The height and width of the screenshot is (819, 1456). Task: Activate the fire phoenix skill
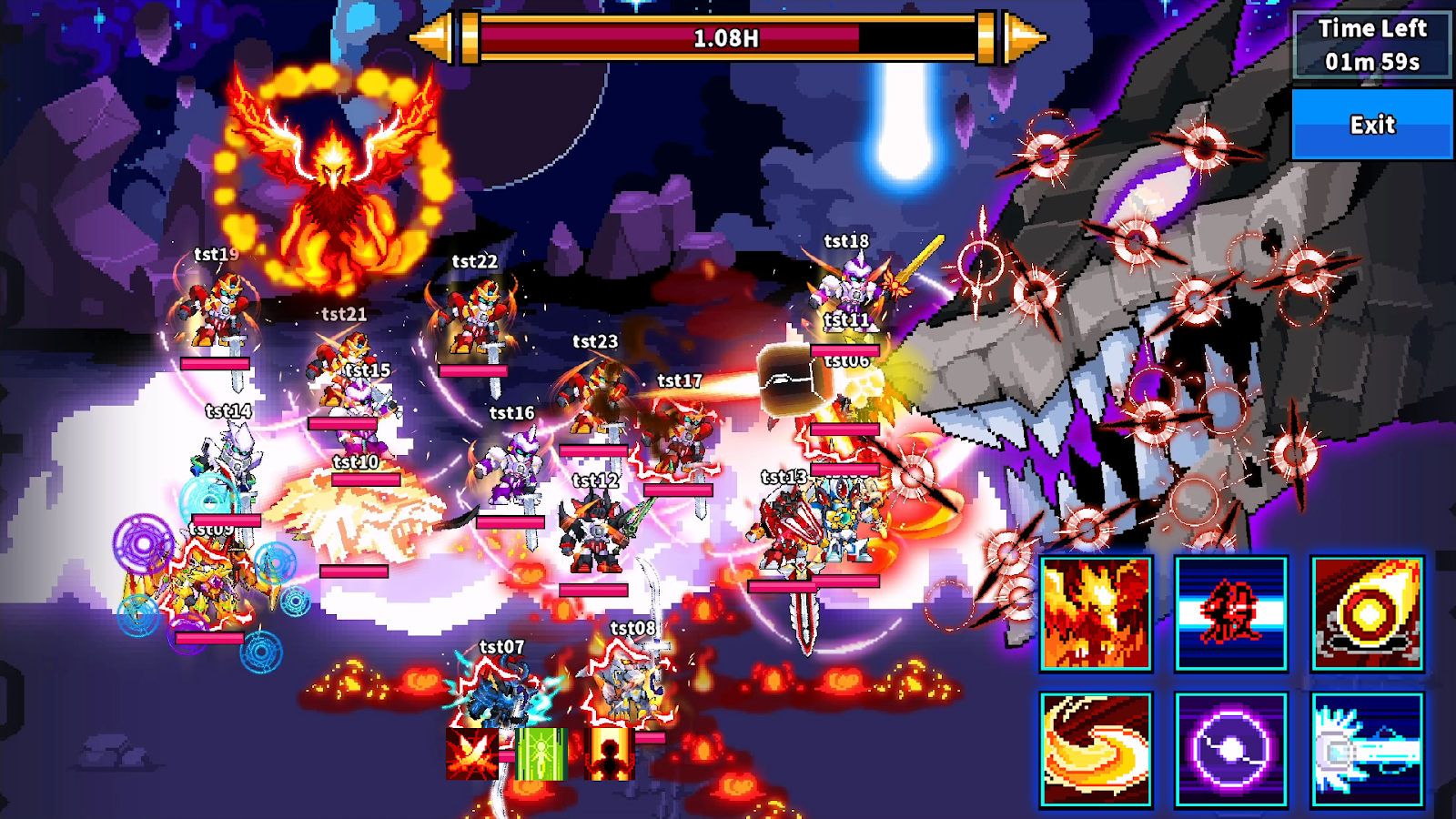pos(1096,614)
